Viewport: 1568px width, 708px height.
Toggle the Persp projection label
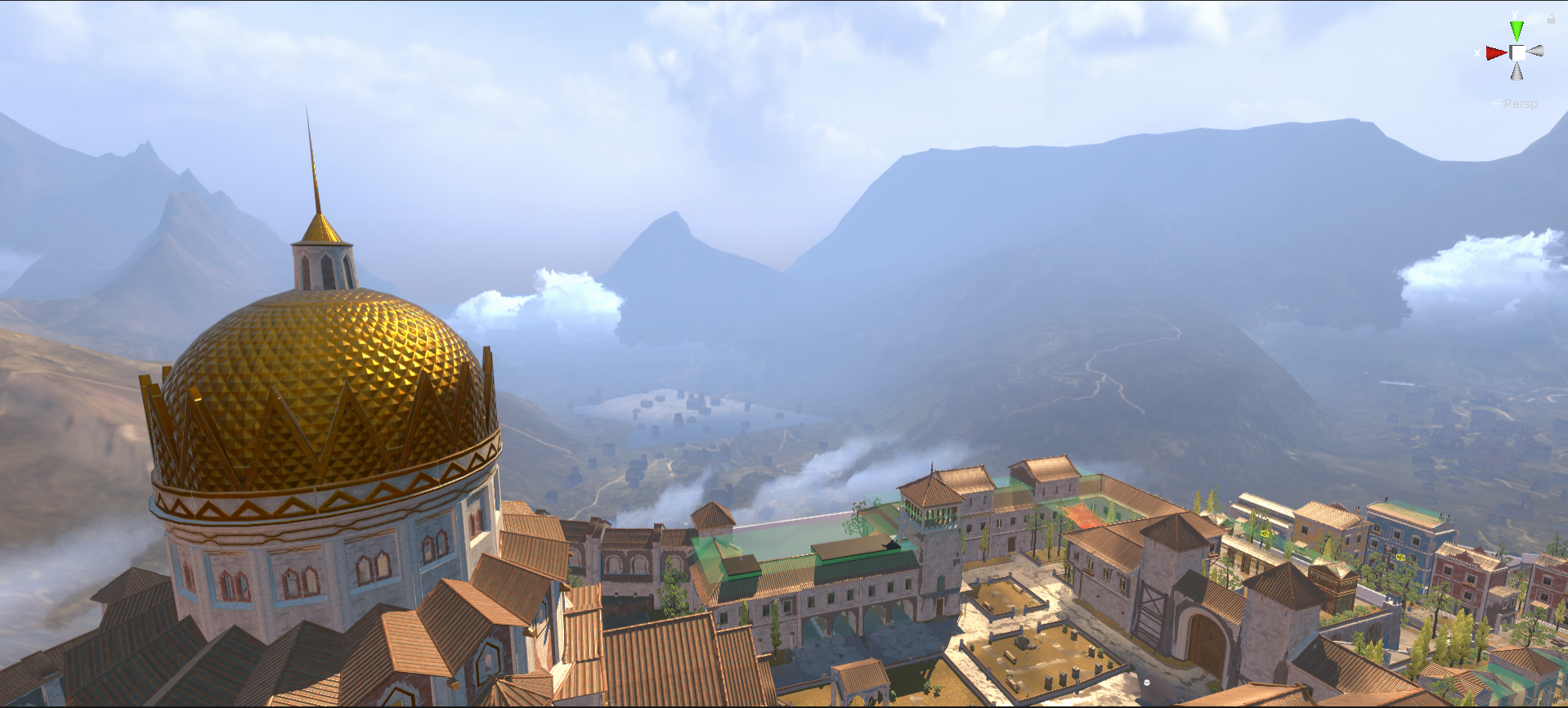click(x=1520, y=104)
